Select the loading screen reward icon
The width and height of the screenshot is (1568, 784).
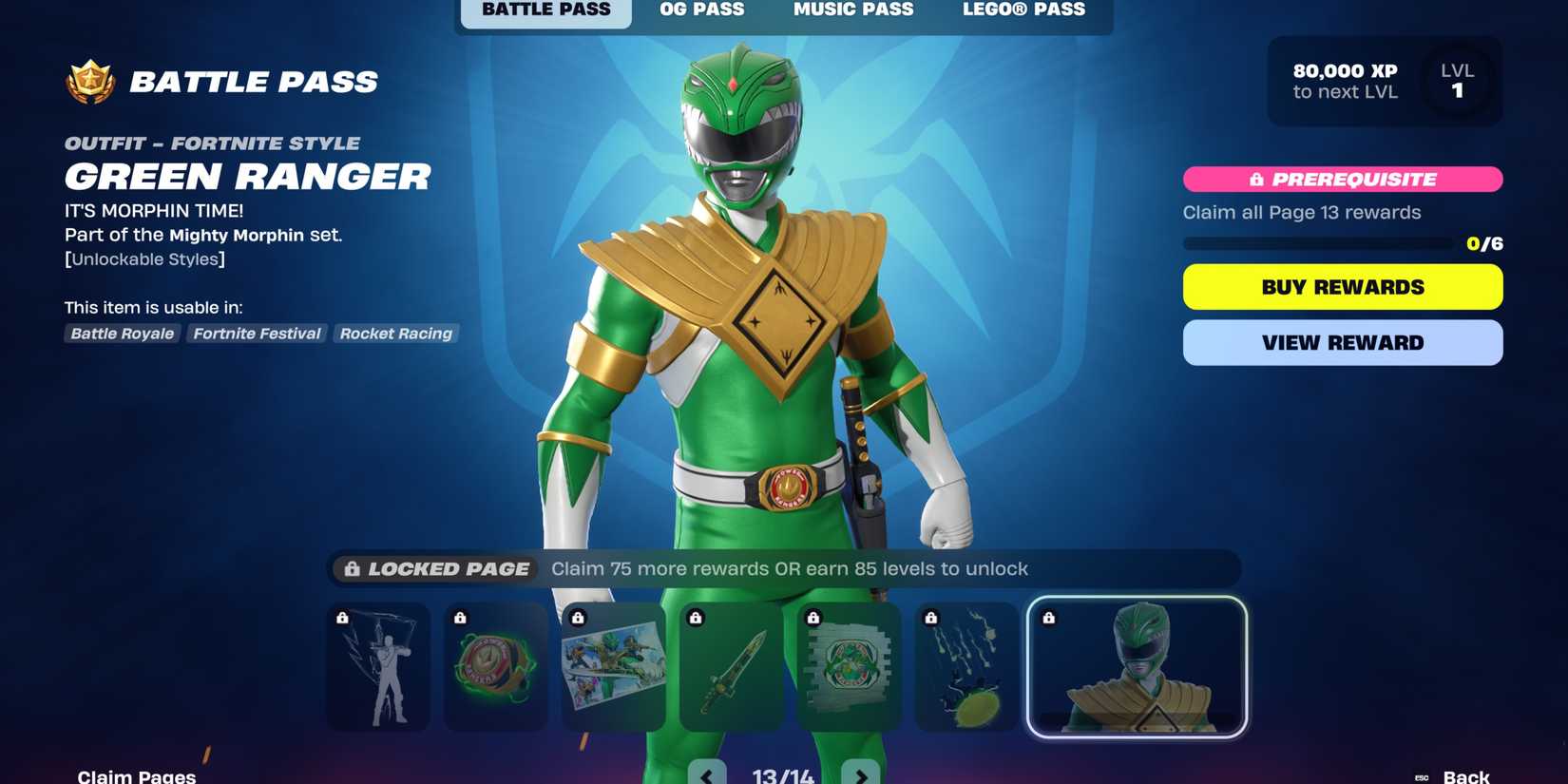click(613, 666)
